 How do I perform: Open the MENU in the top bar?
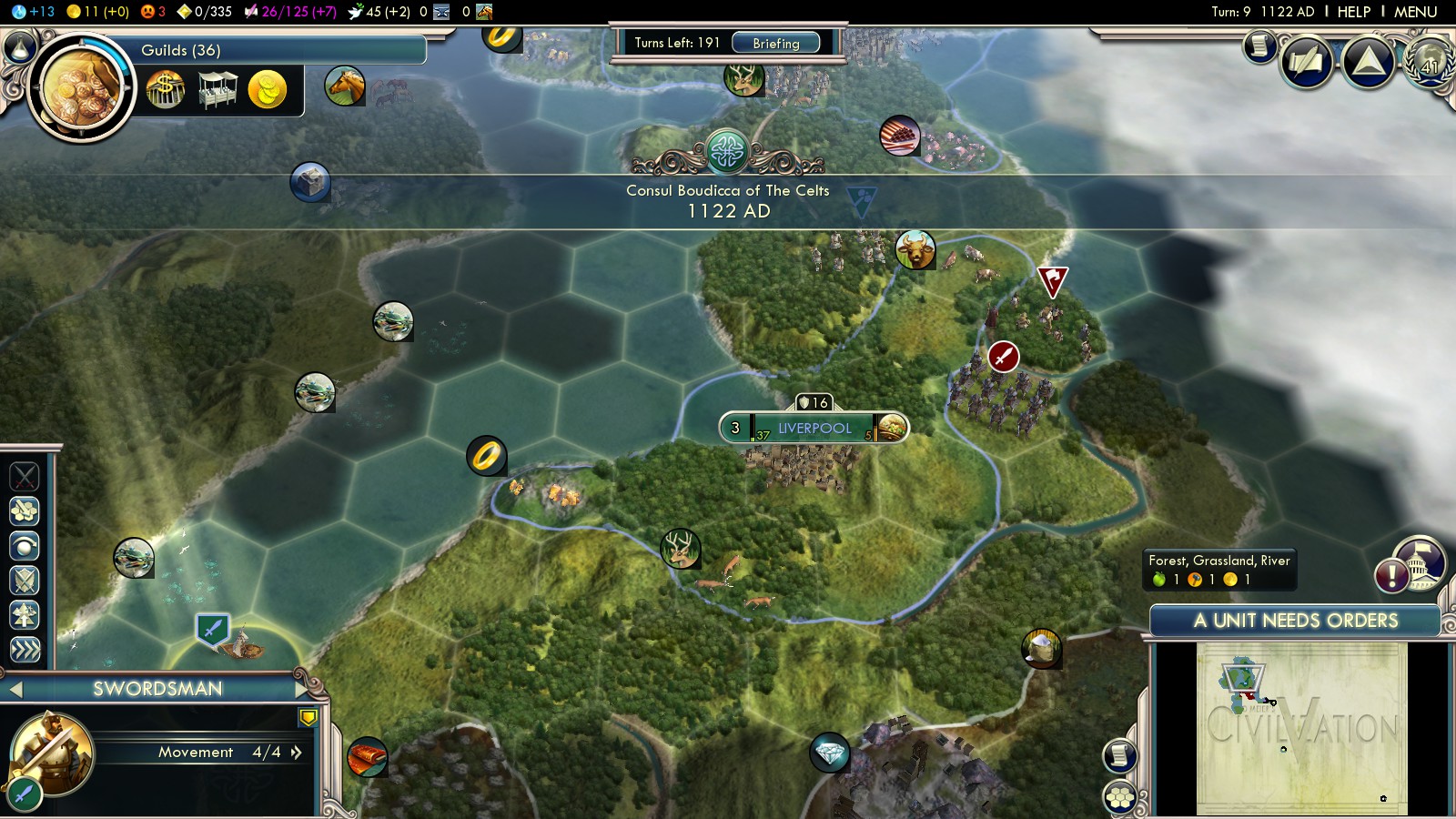pos(1415,12)
